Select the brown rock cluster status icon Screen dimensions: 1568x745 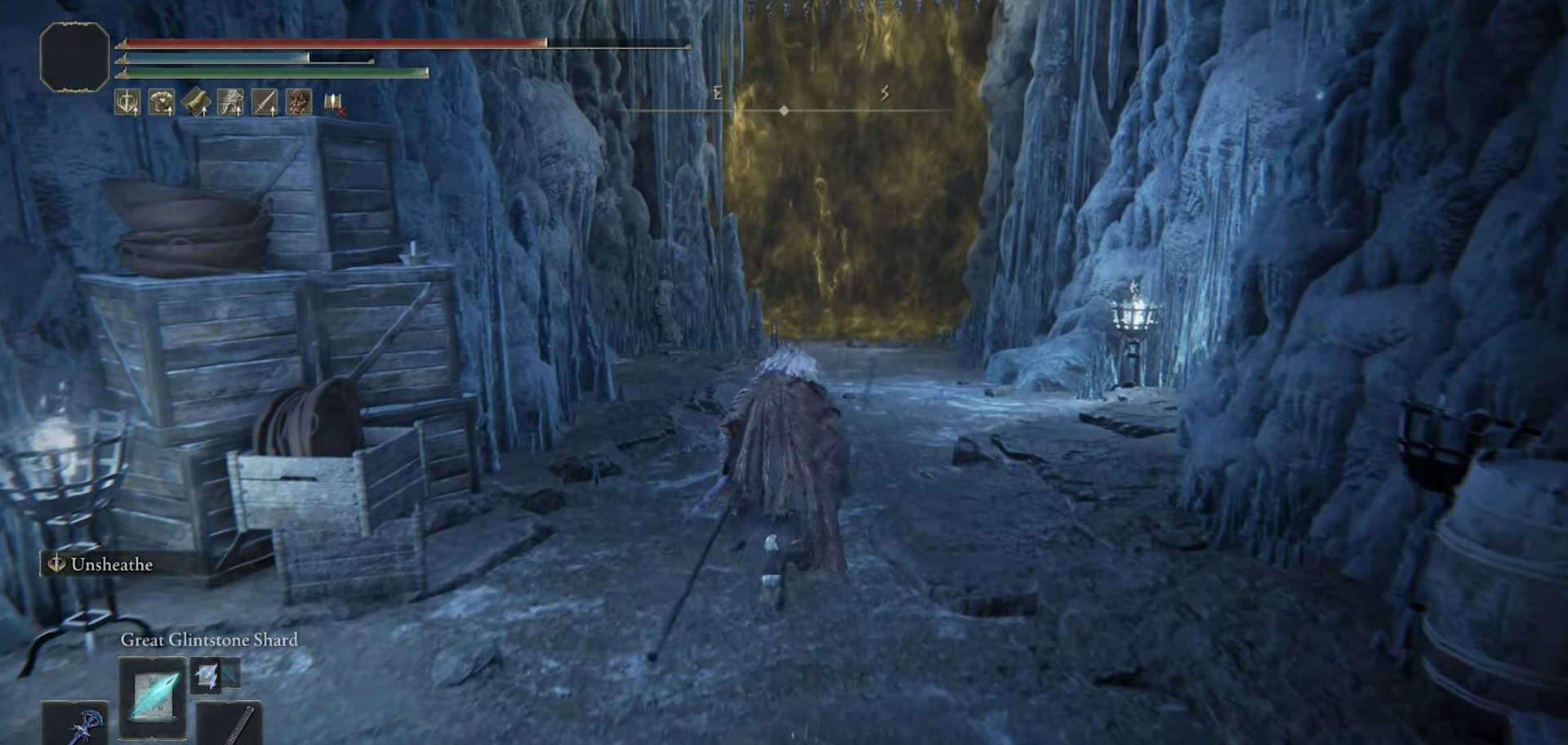(x=299, y=102)
